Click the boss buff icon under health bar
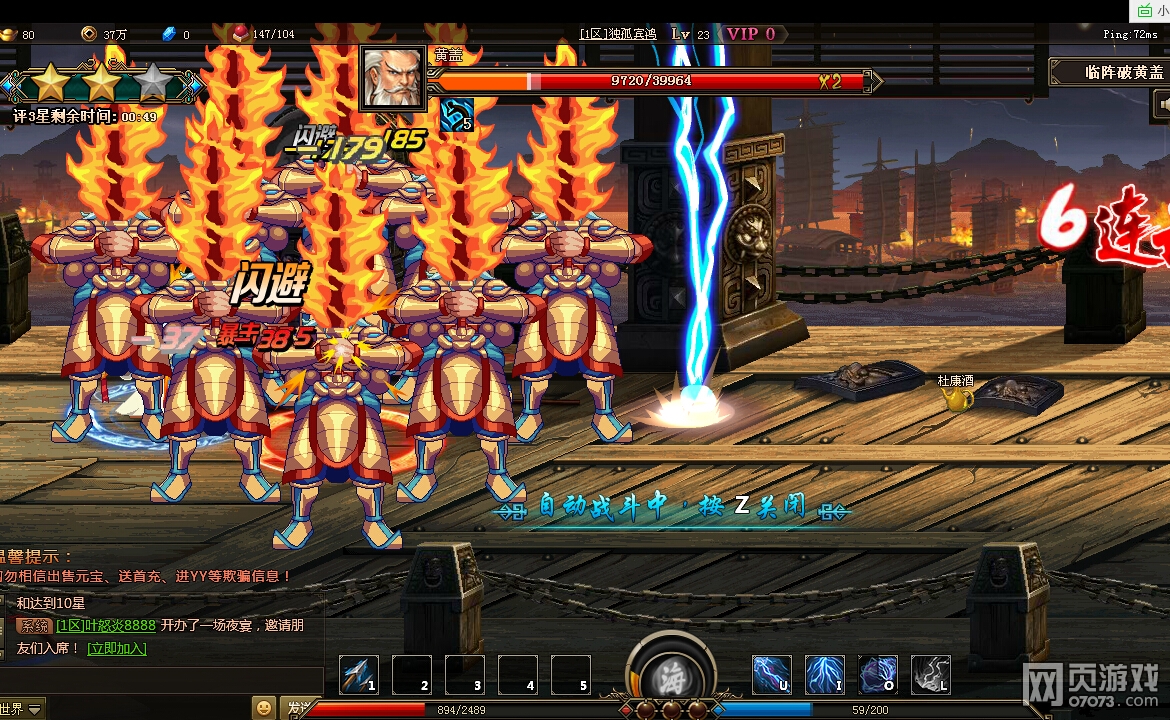This screenshot has height=720, width=1170. tap(455, 116)
